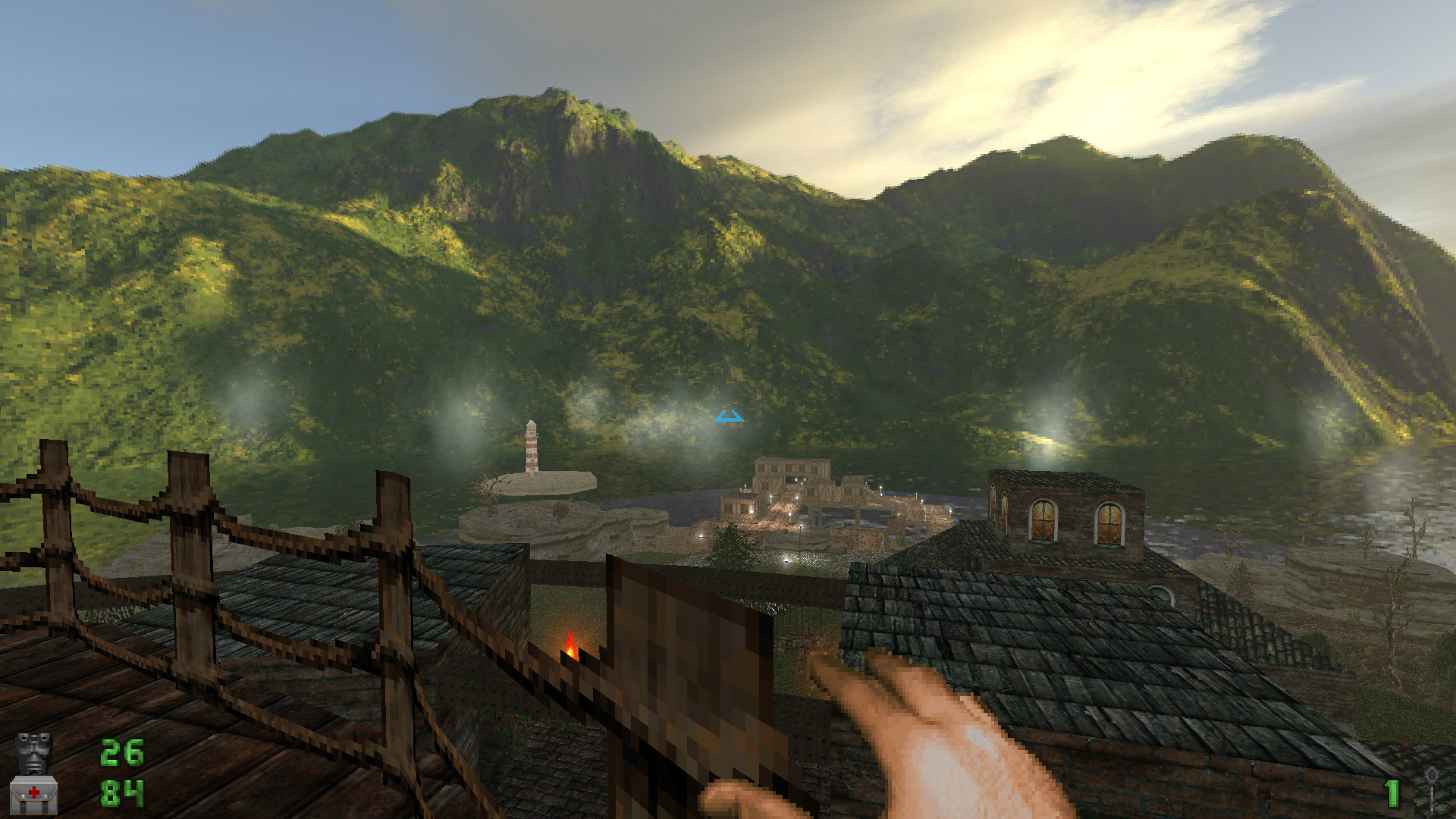1456x819 pixels.
Task: Click the key icon in the HUD
Action: [1431, 789]
